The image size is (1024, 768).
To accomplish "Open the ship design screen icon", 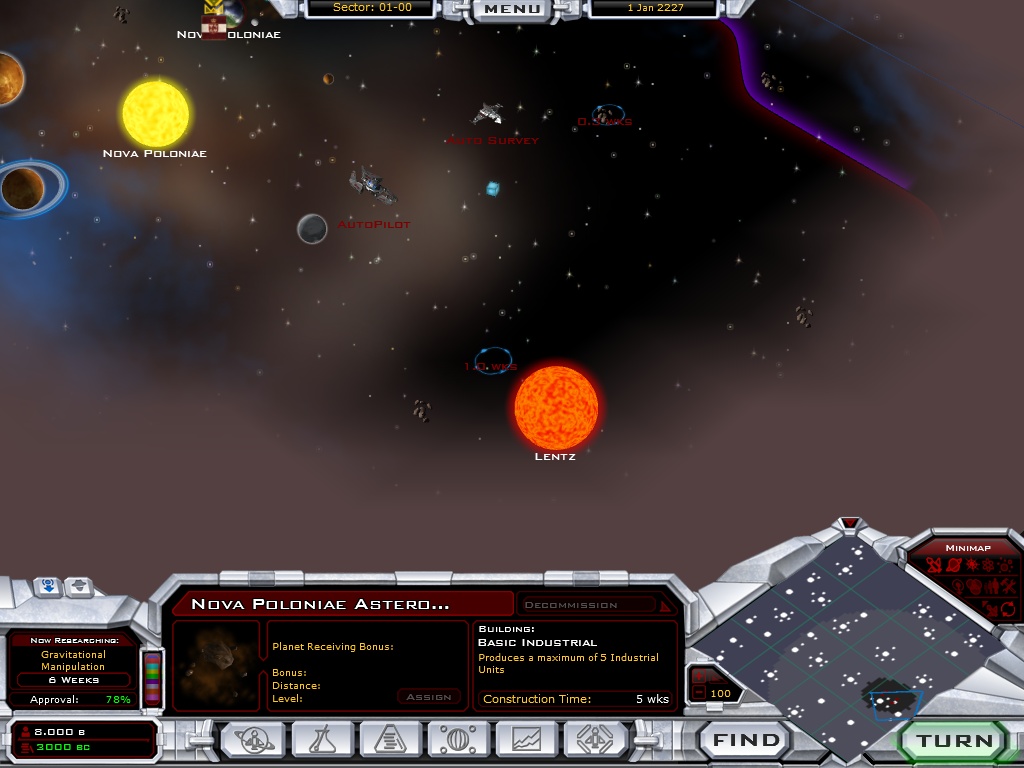I will click(596, 740).
